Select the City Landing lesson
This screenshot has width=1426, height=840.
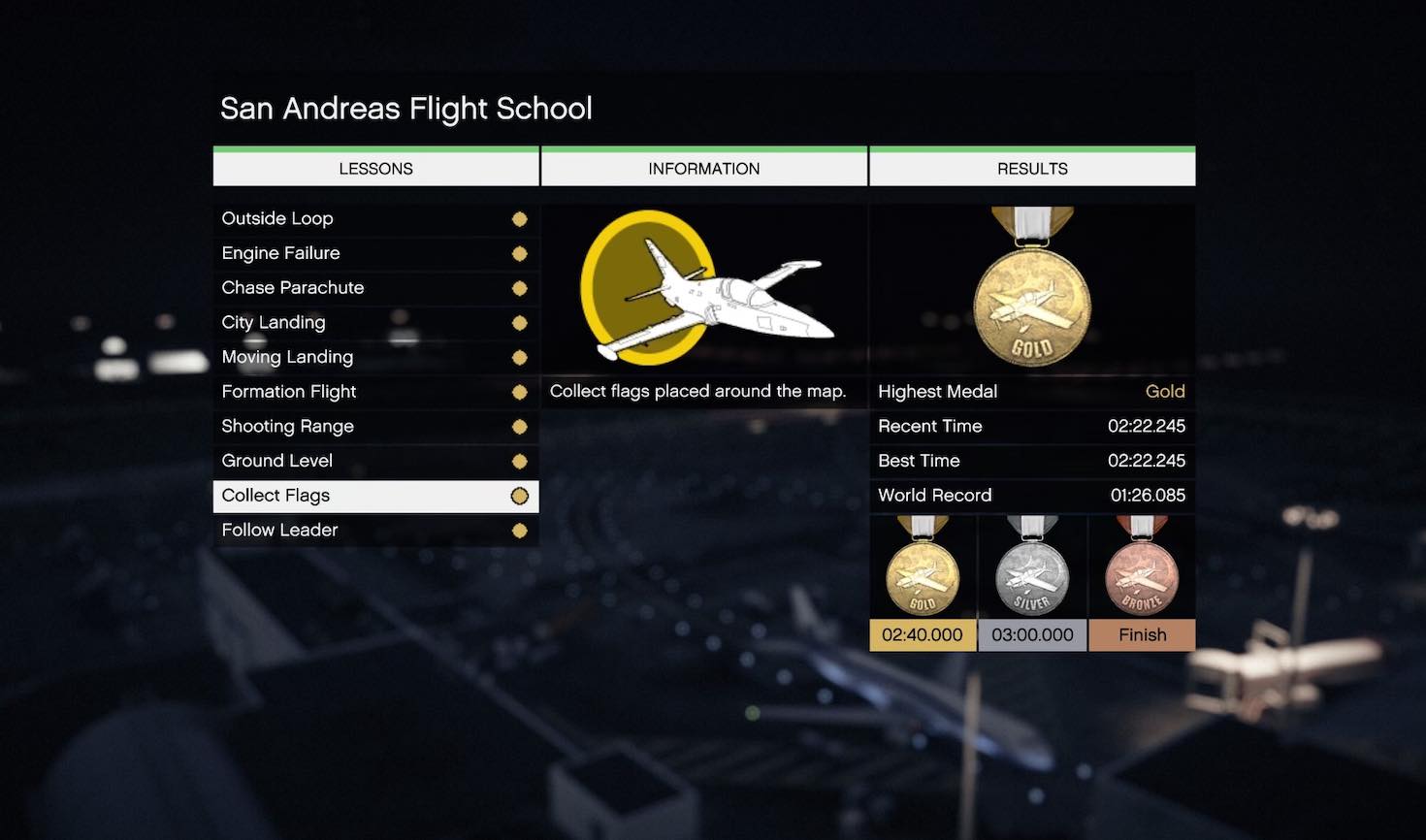[274, 322]
